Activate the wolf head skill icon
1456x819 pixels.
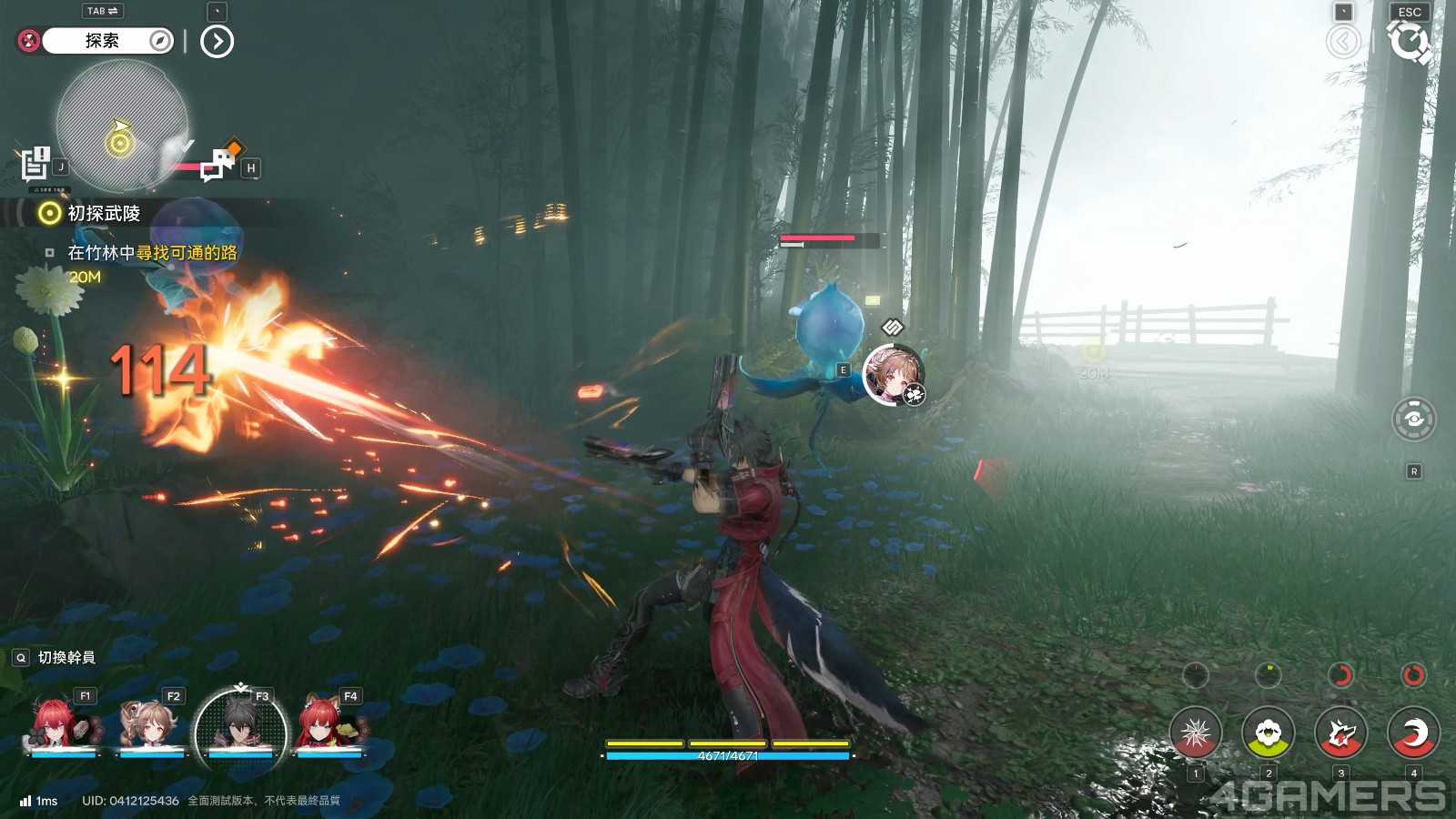click(1340, 733)
